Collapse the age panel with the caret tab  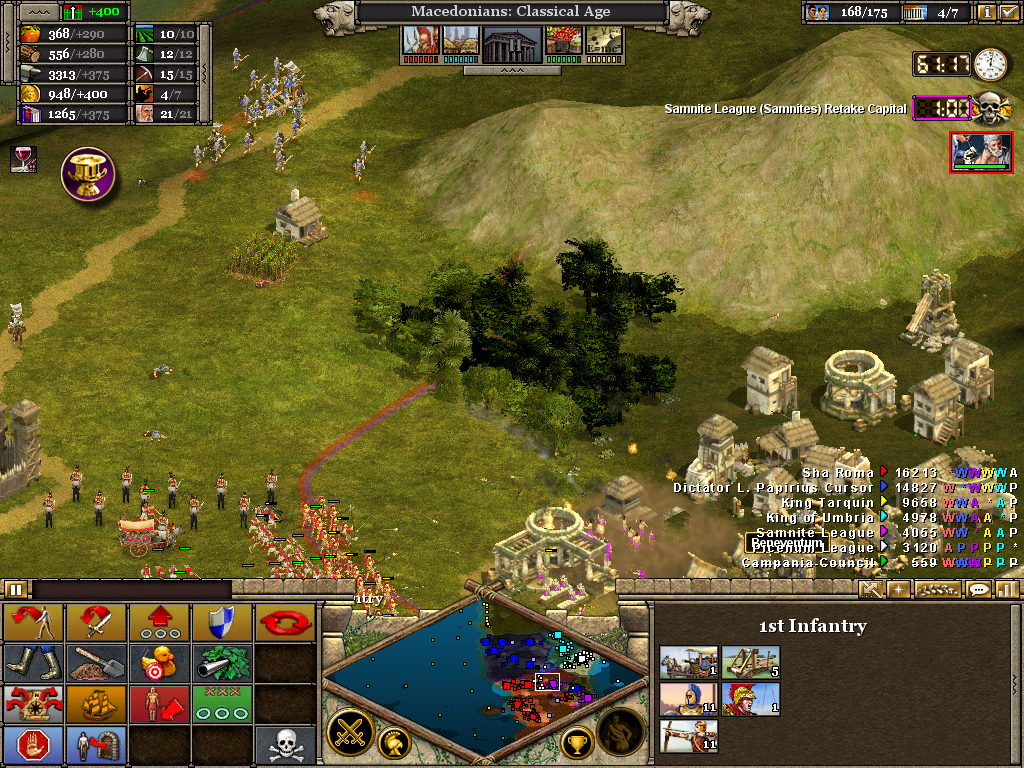click(x=512, y=71)
